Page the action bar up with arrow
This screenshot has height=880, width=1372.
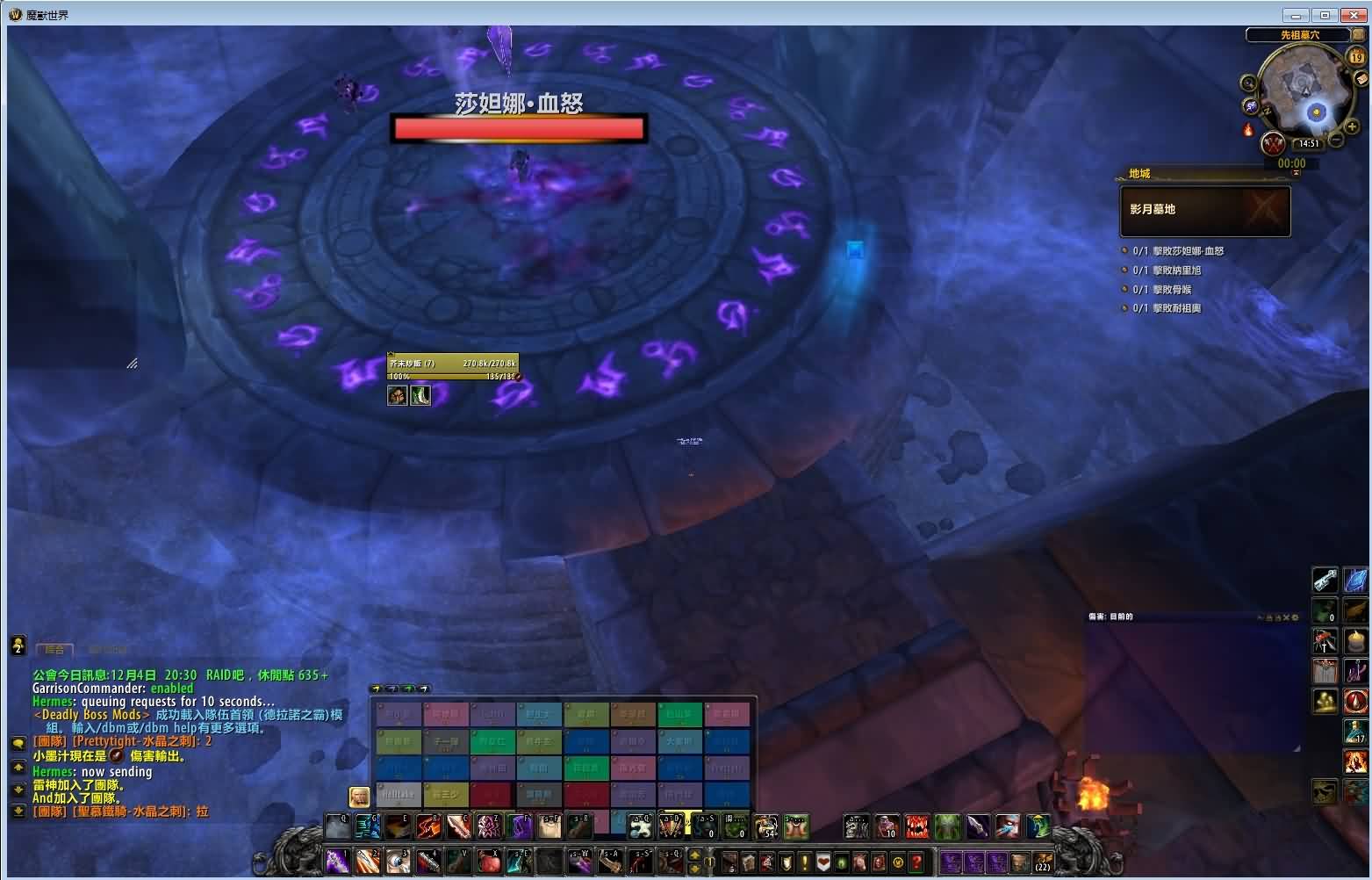[x=695, y=855]
